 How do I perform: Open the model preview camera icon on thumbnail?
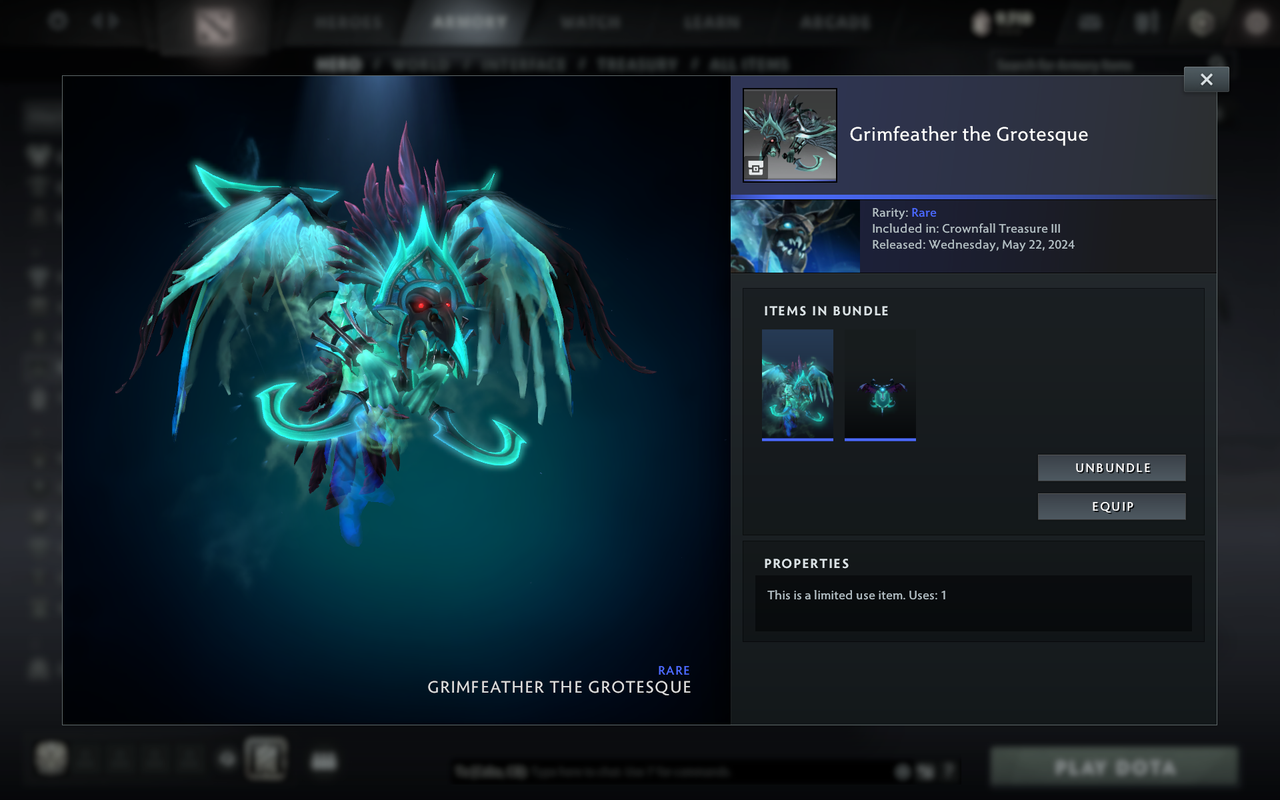(757, 168)
